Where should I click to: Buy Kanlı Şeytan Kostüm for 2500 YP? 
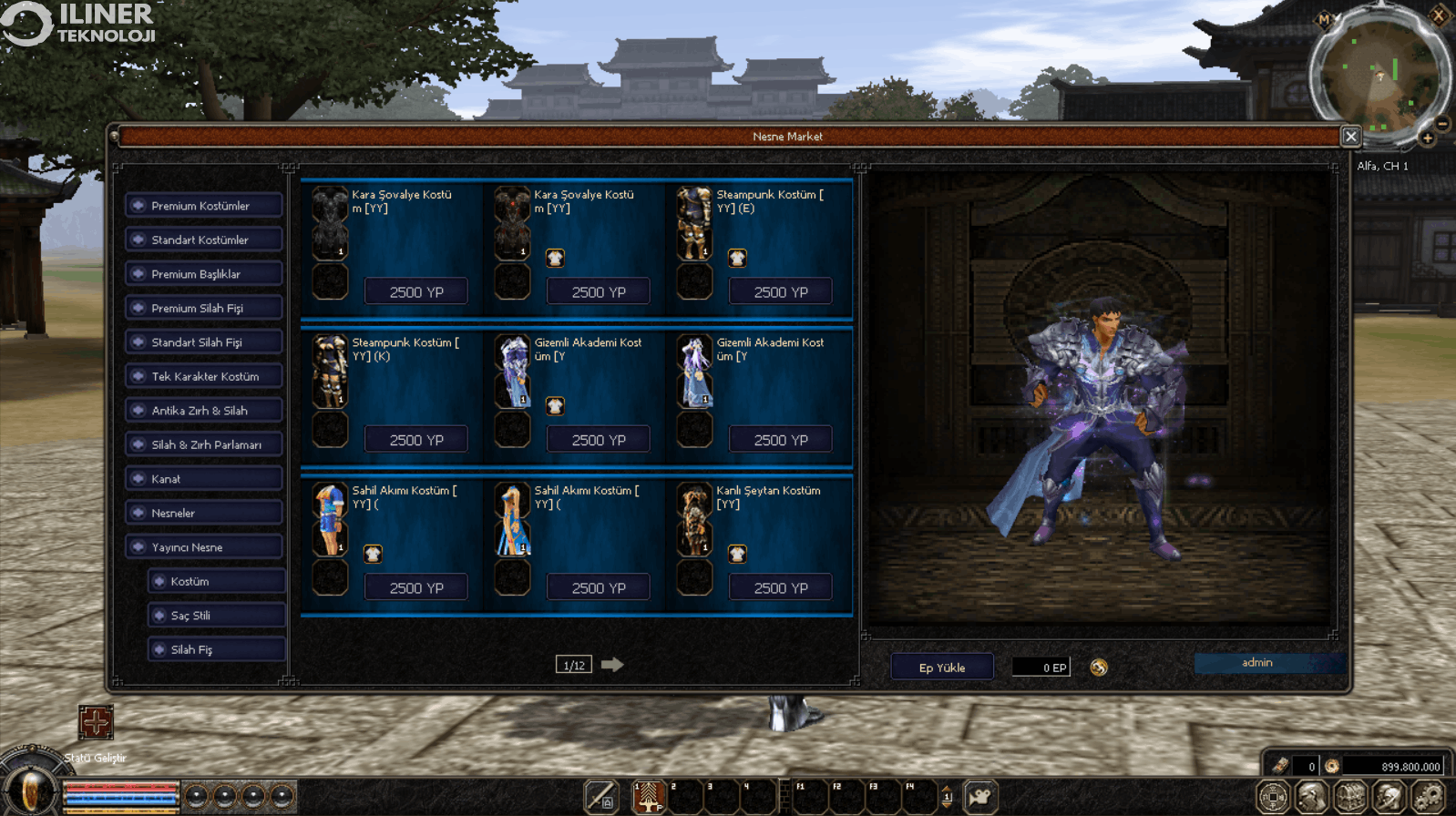coord(781,588)
